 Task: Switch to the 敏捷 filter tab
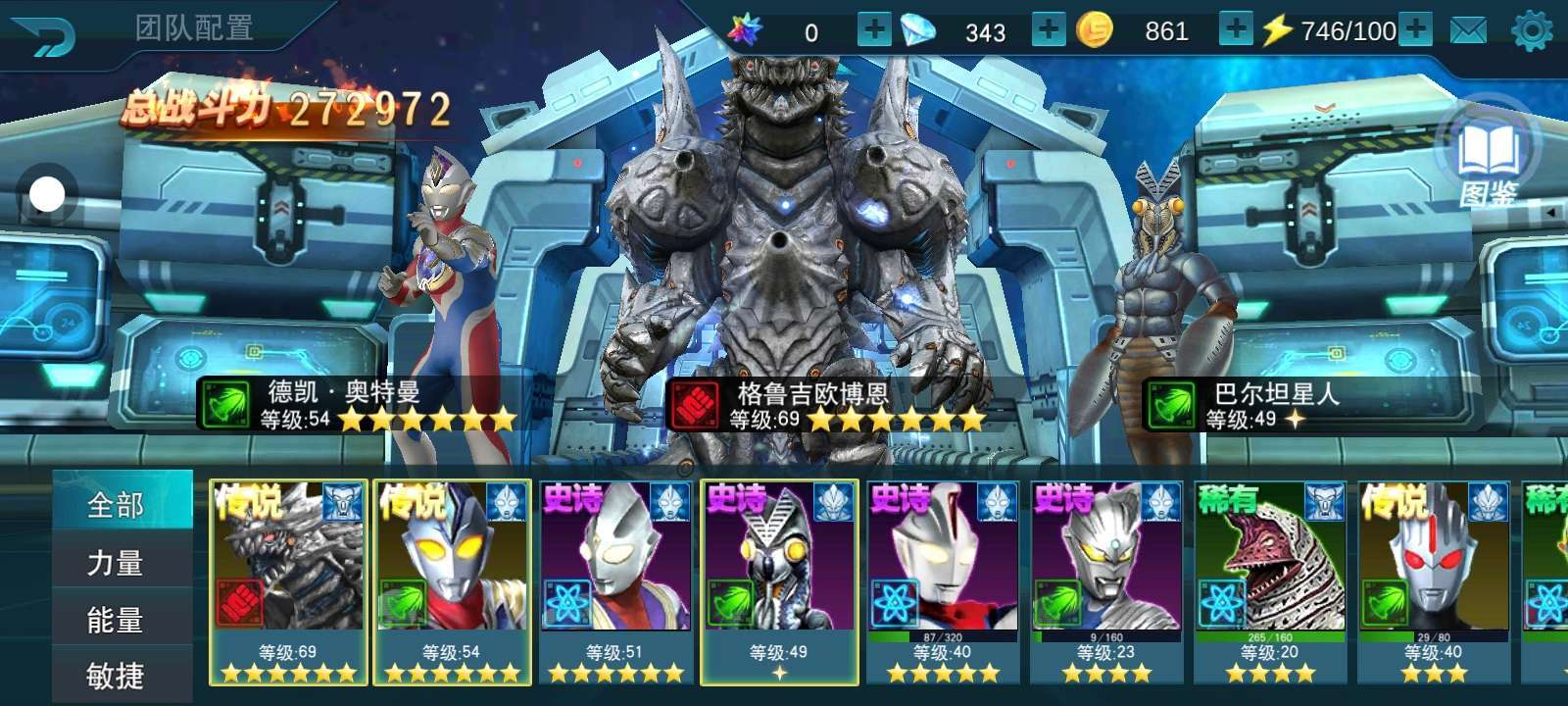[118, 675]
